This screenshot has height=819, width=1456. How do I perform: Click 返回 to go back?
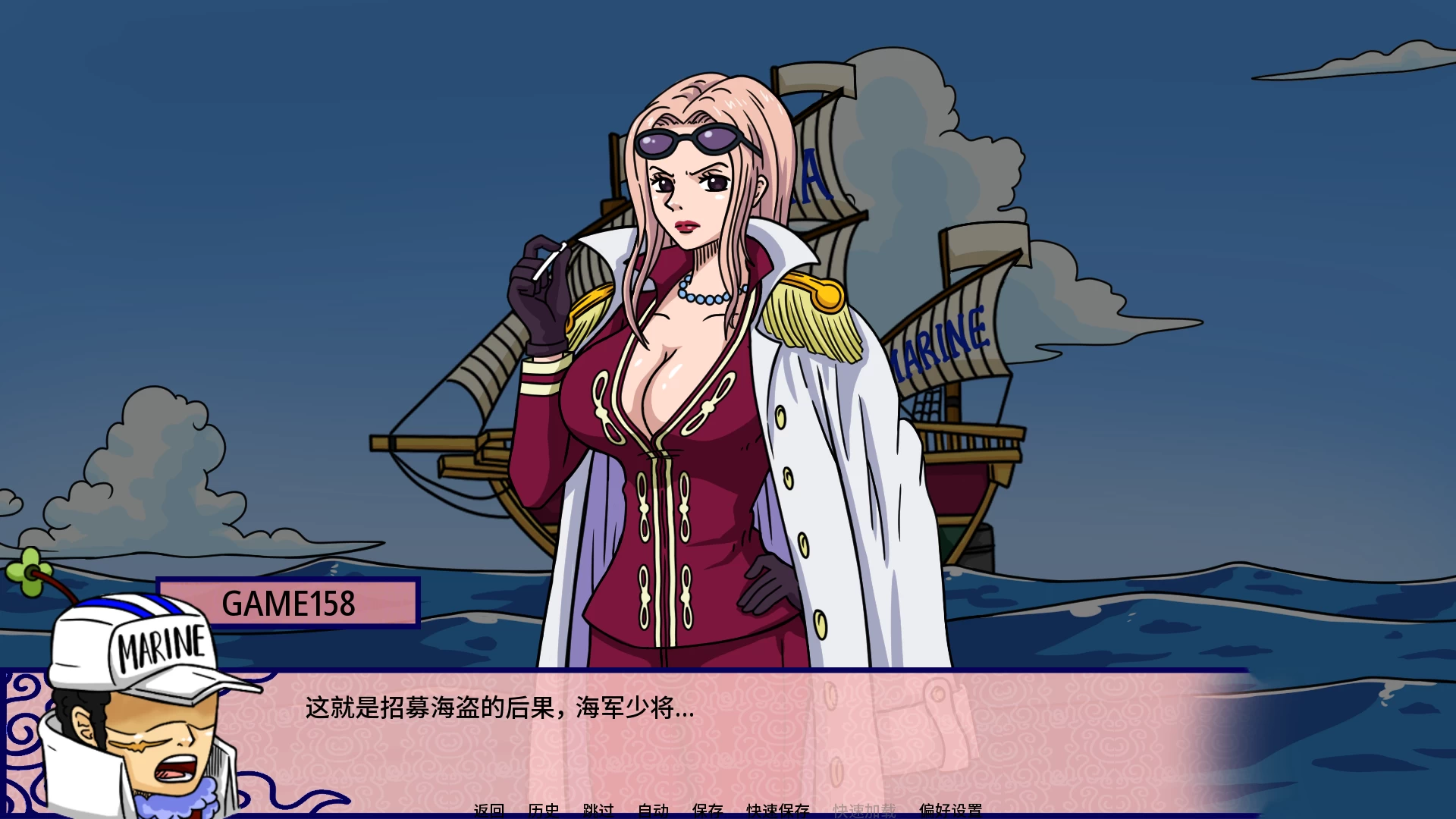pos(489,811)
